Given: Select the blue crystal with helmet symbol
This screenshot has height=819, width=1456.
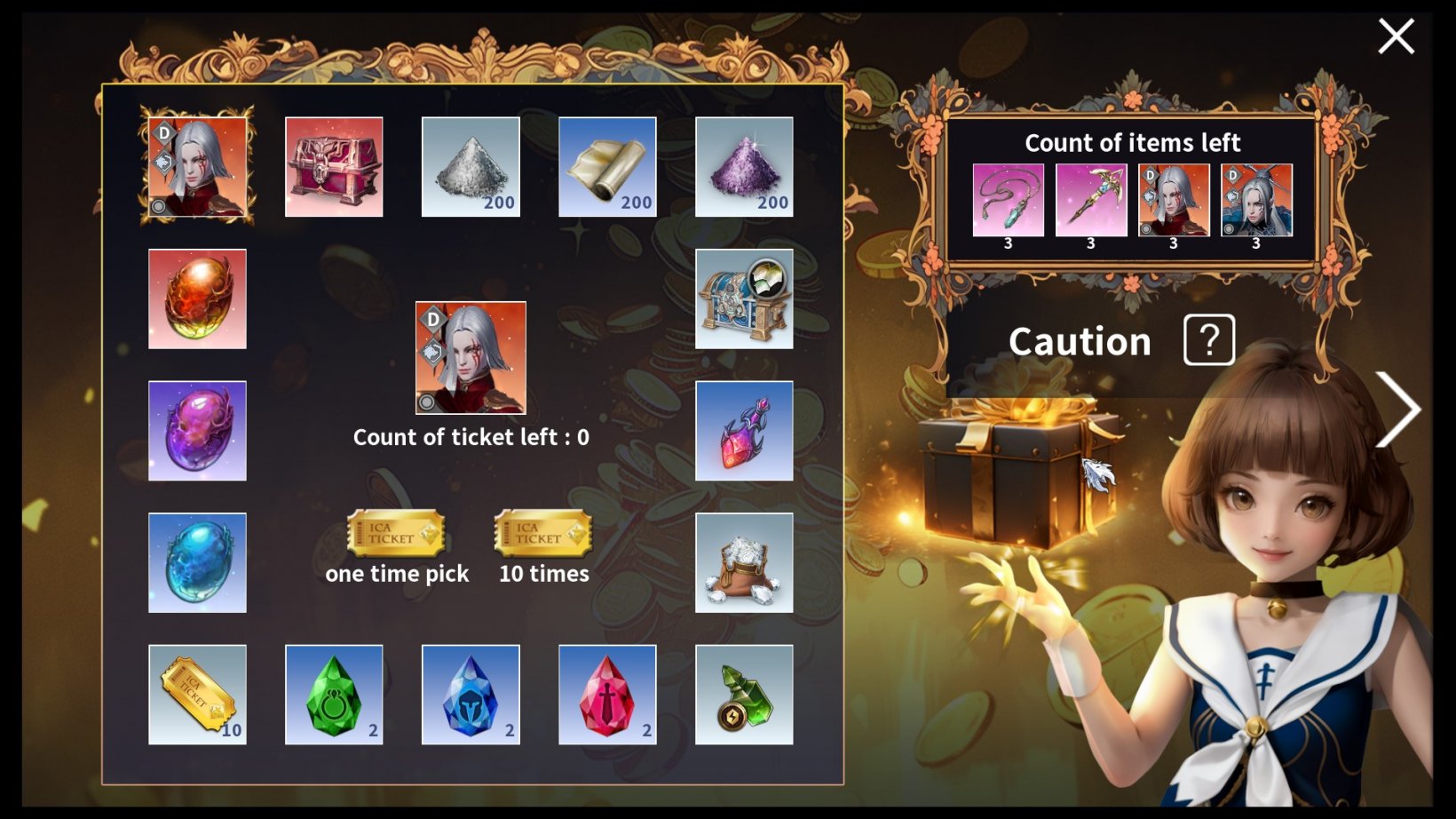Looking at the screenshot, I should (471, 694).
